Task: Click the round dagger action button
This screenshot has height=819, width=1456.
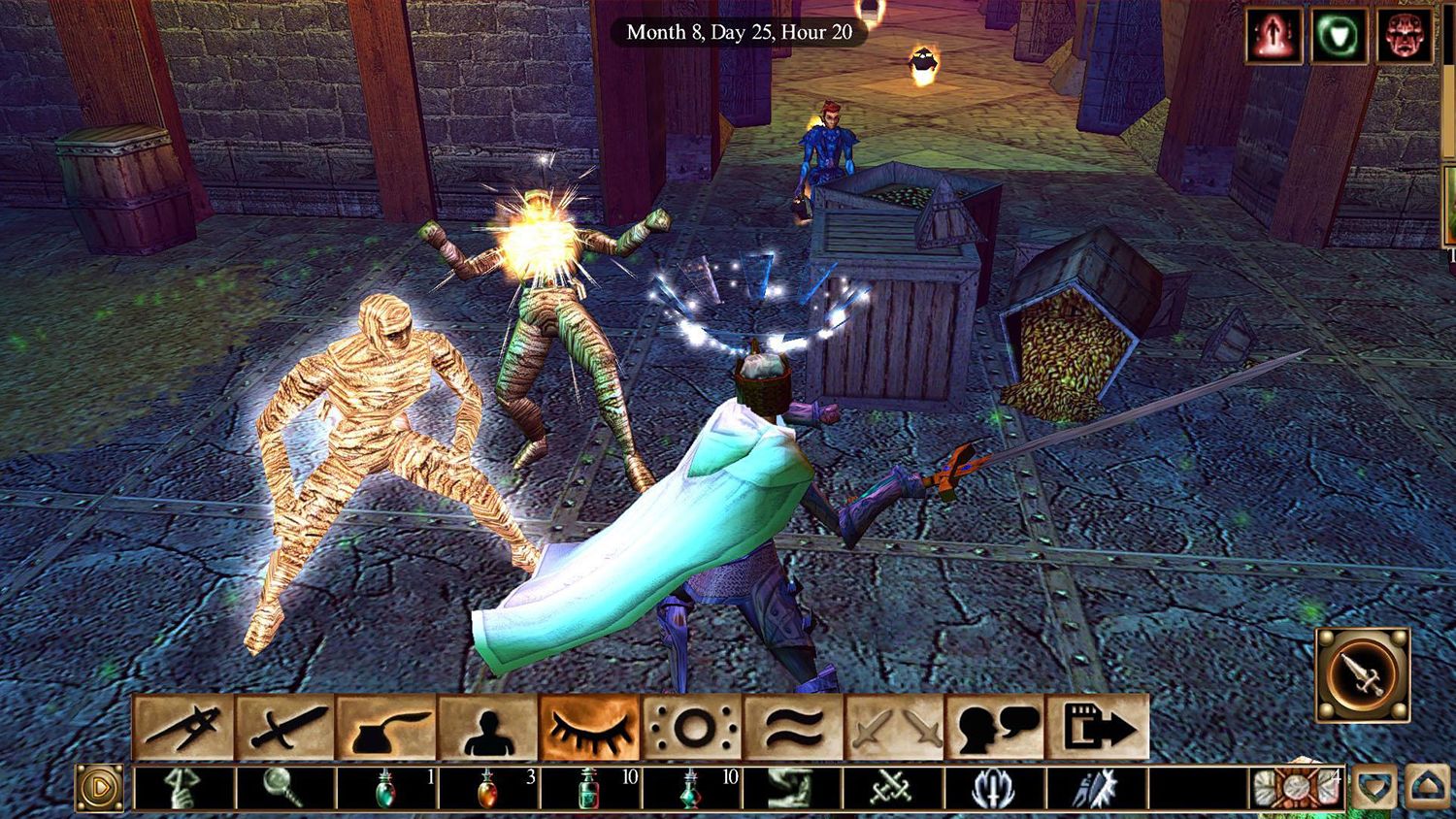Action: (1363, 674)
